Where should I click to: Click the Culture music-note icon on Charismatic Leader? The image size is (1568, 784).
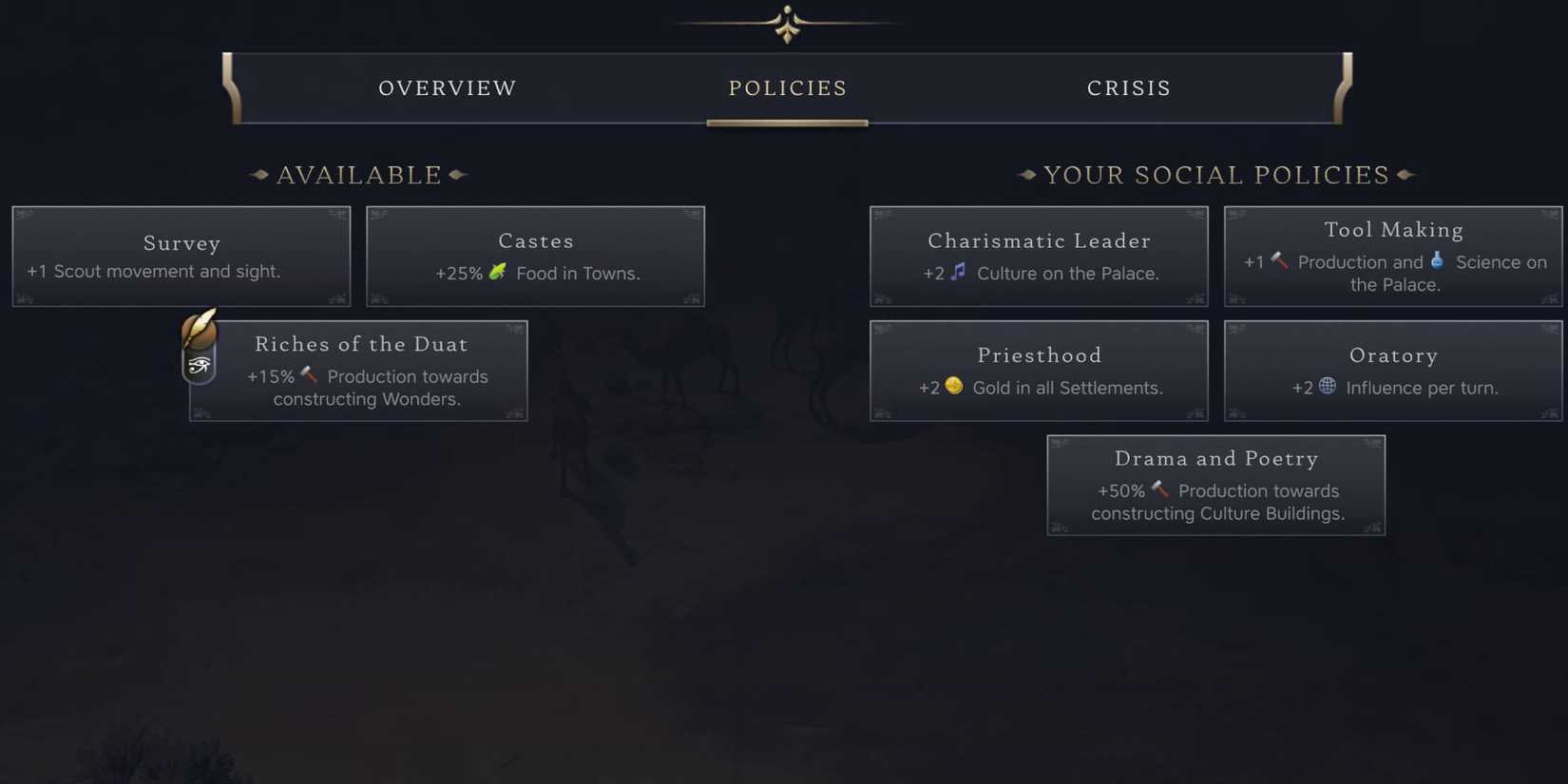point(957,272)
